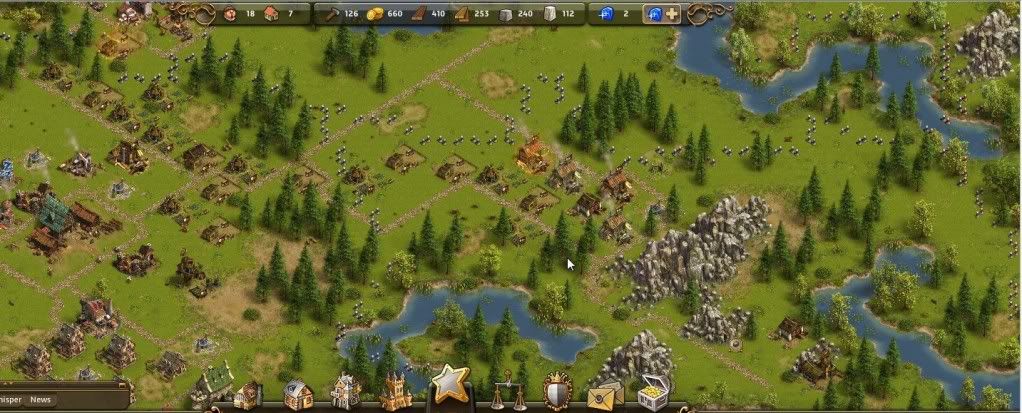Select the small wooden hut build category
The image size is (1022, 413).
(247, 396)
